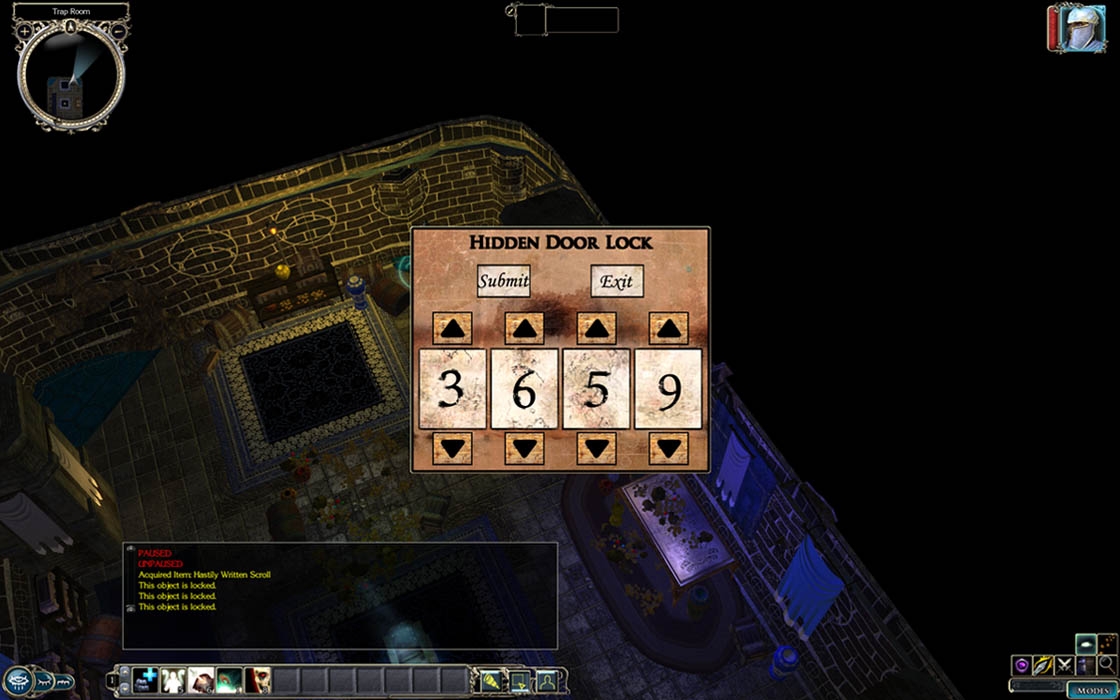Lower the second digit showing 6

(x=524, y=448)
